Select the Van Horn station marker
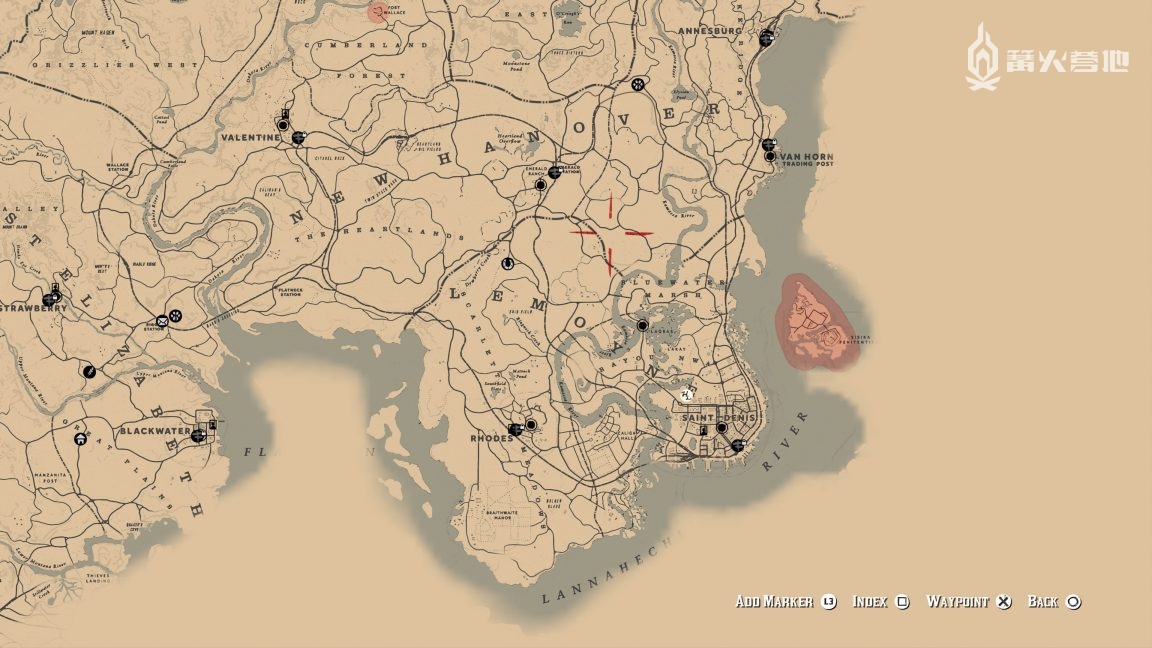This screenshot has height=648, width=1152. (x=768, y=144)
